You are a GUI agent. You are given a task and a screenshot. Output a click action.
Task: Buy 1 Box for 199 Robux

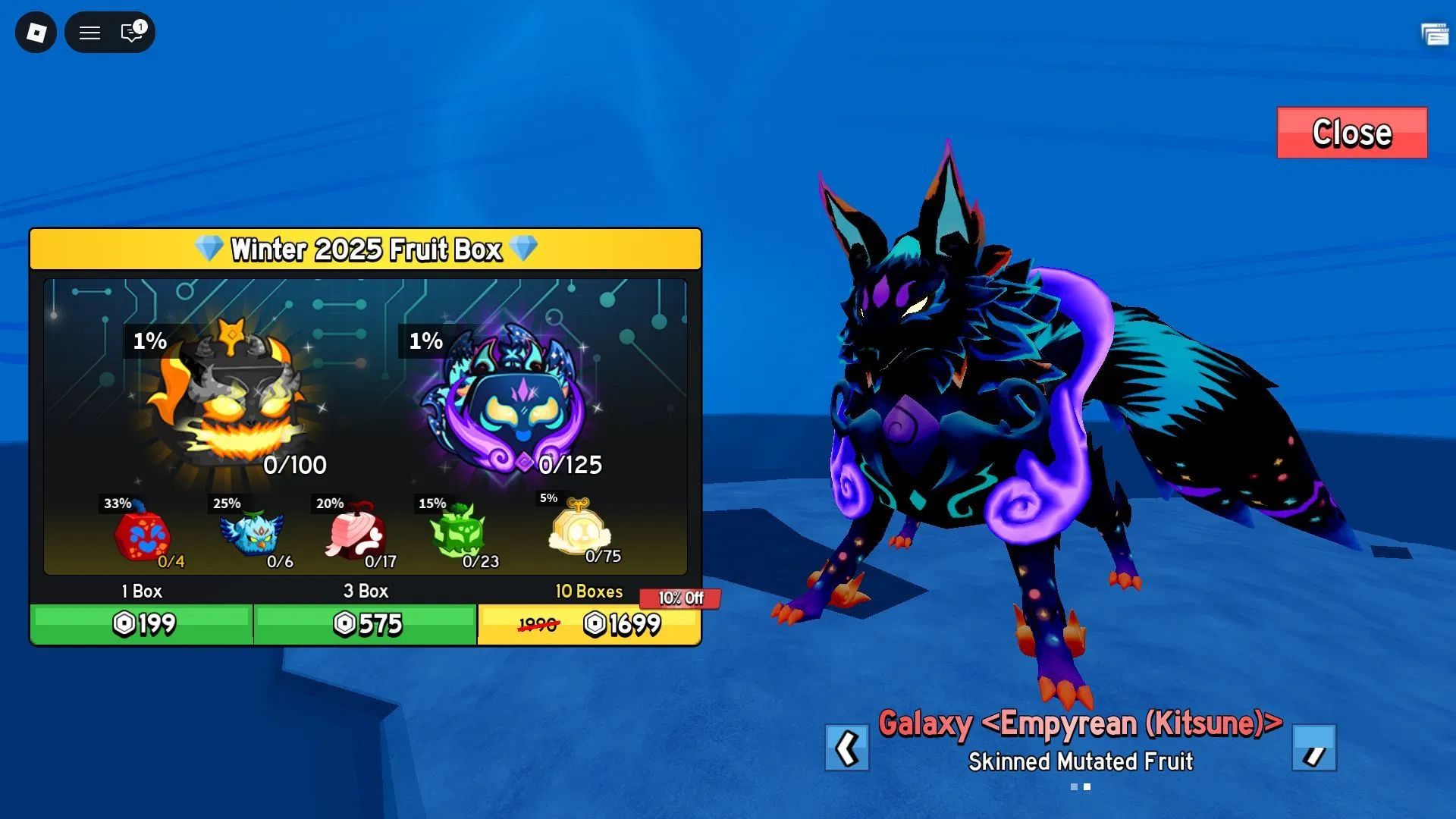[x=142, y=624]
